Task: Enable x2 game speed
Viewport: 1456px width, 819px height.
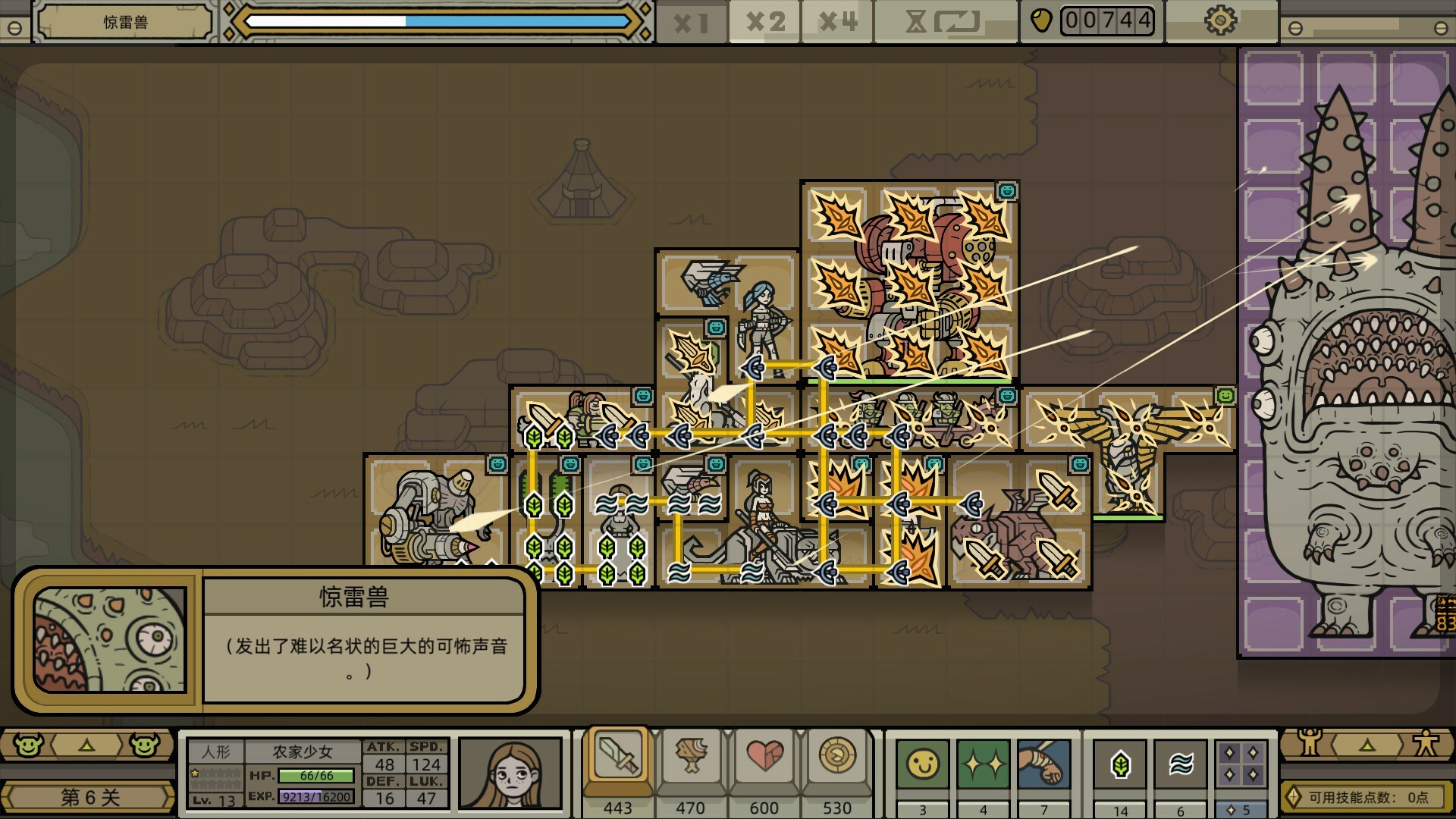Action: (766, 22)
